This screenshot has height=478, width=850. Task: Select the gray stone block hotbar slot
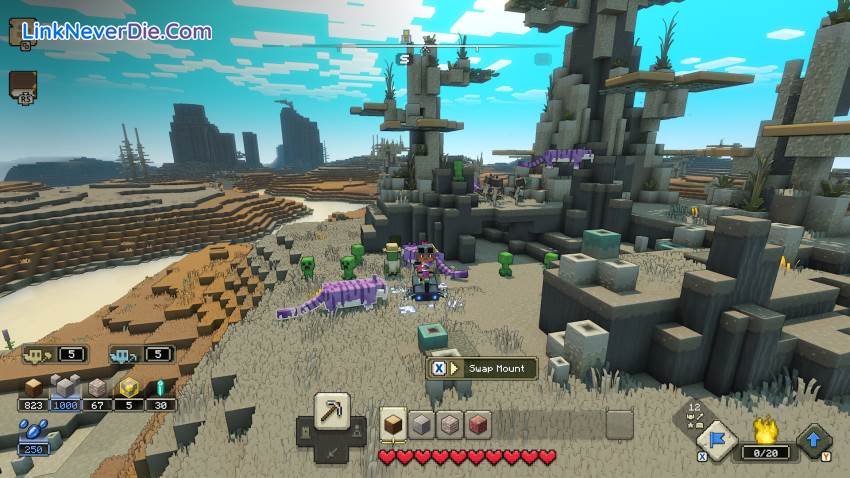(x=421, y=423)
